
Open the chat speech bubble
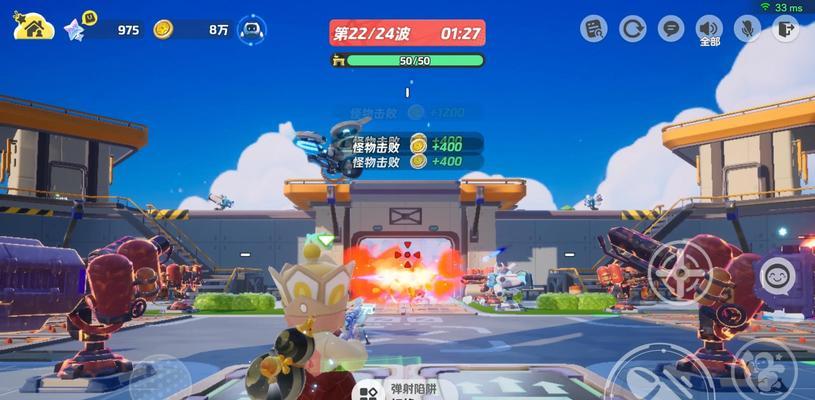click(x=671, y=28)
